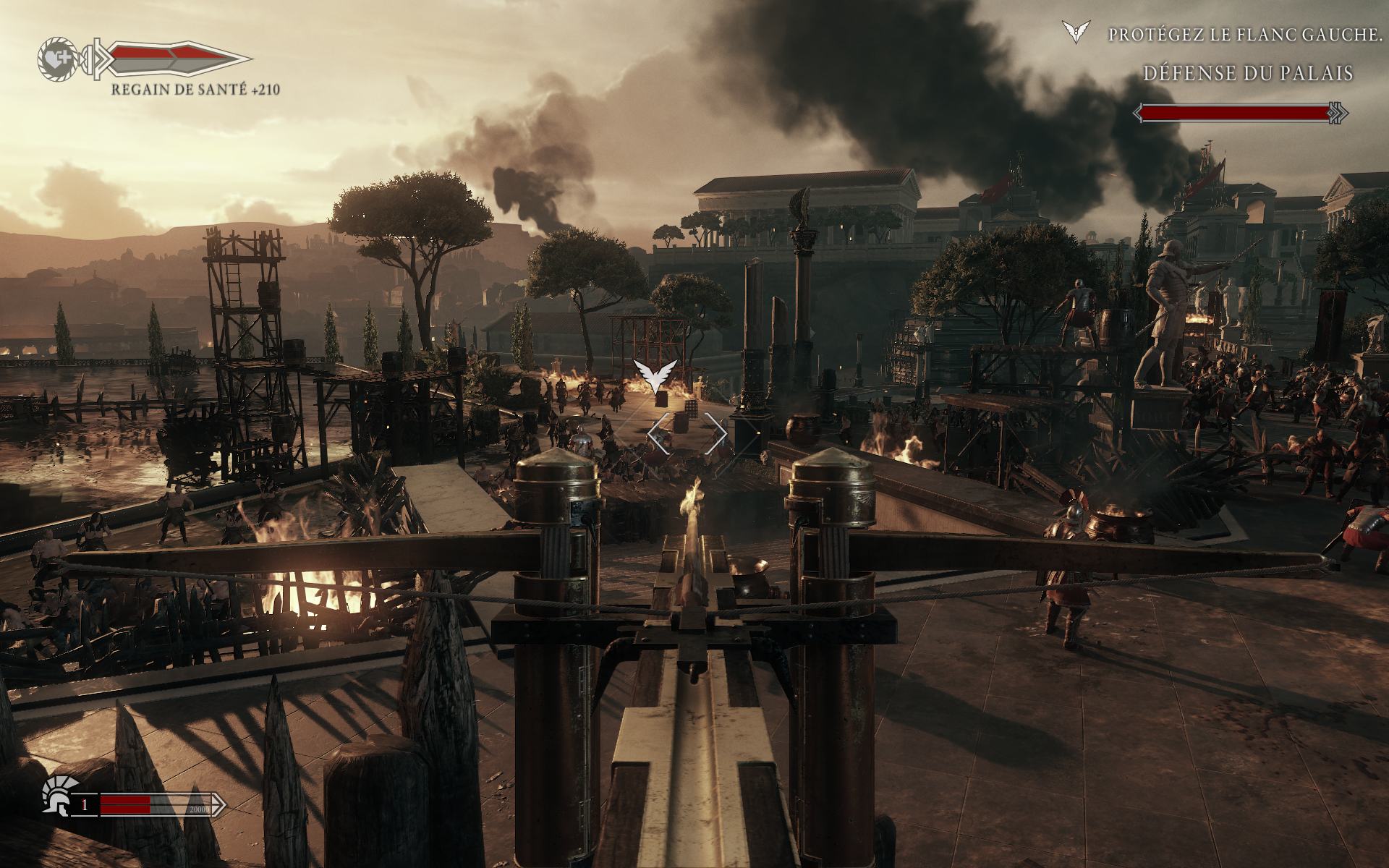Click the eagle waypoint marker over the battlefield
The height and width of the screenshot is (868, 1389).
(656, 375)
